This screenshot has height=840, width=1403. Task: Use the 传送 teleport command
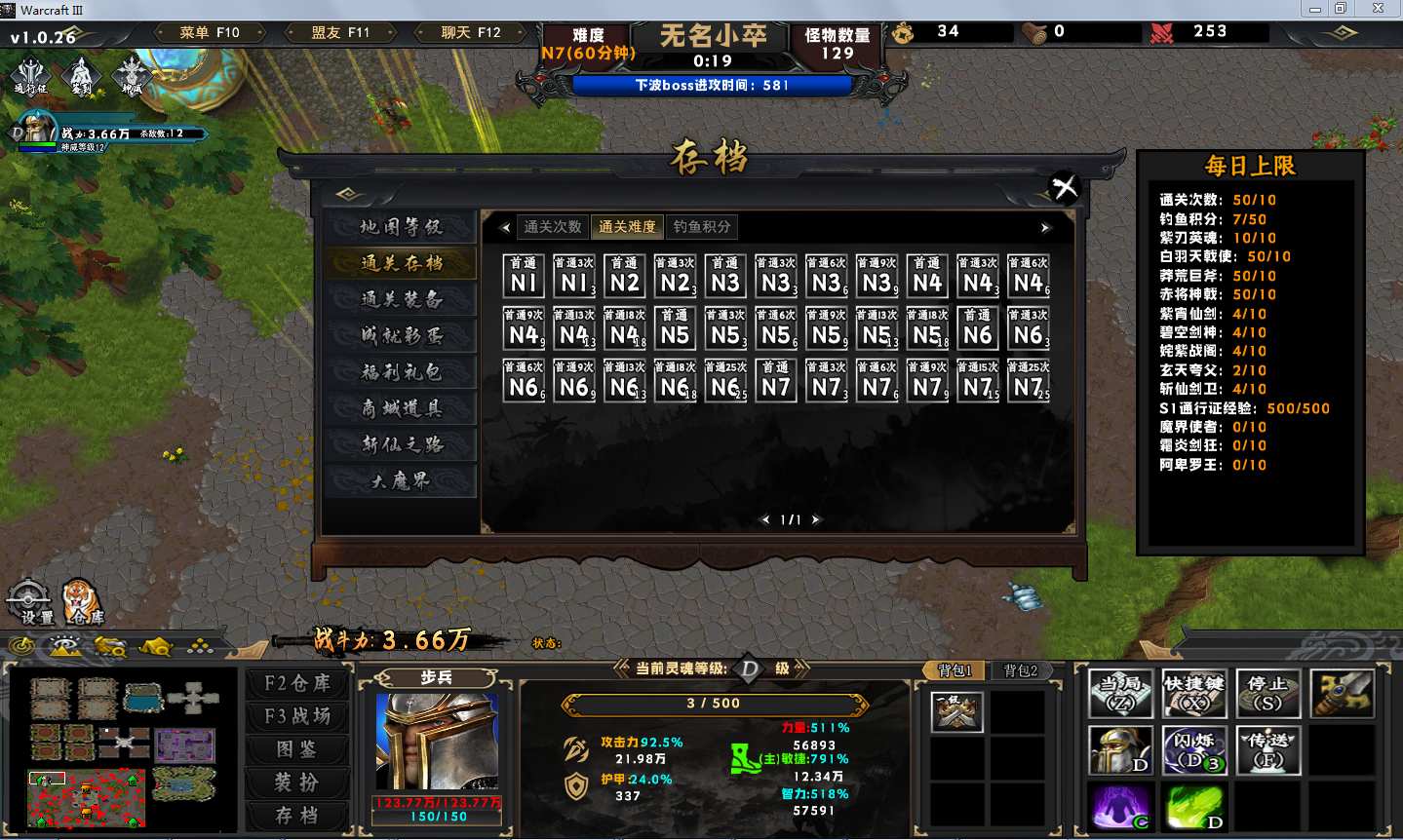(x=1267, y=750)
